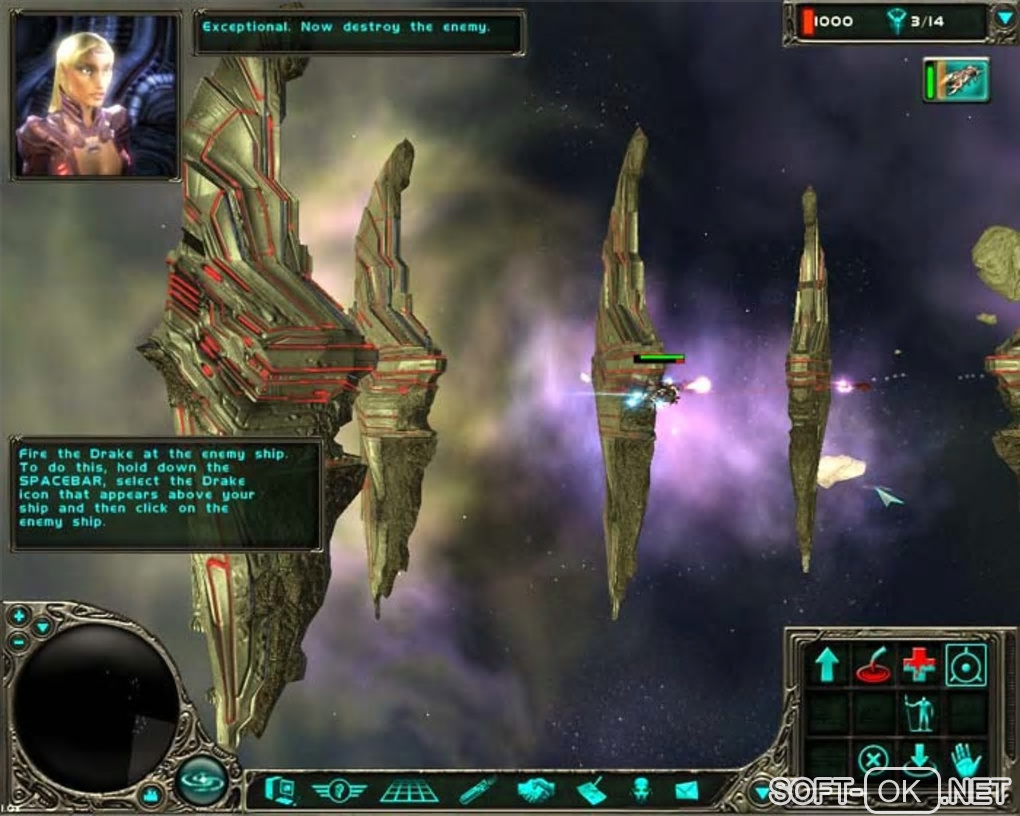The height and width of the screenshot is (816, 1020).
Task: Open the handshake diplomacy icon
Action: point(536,791)
